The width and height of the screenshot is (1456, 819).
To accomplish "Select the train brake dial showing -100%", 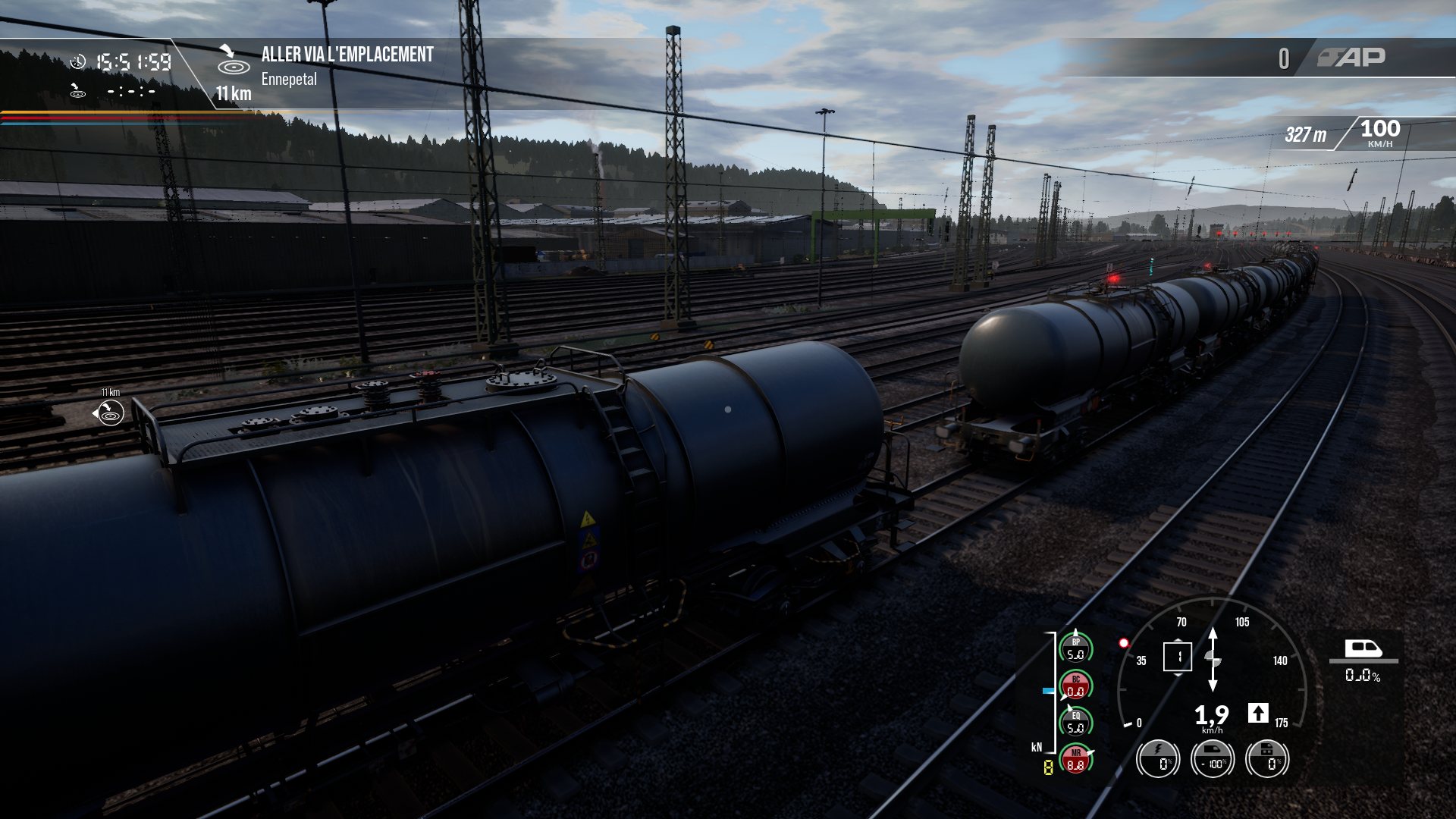I will tap(1213, 759).
